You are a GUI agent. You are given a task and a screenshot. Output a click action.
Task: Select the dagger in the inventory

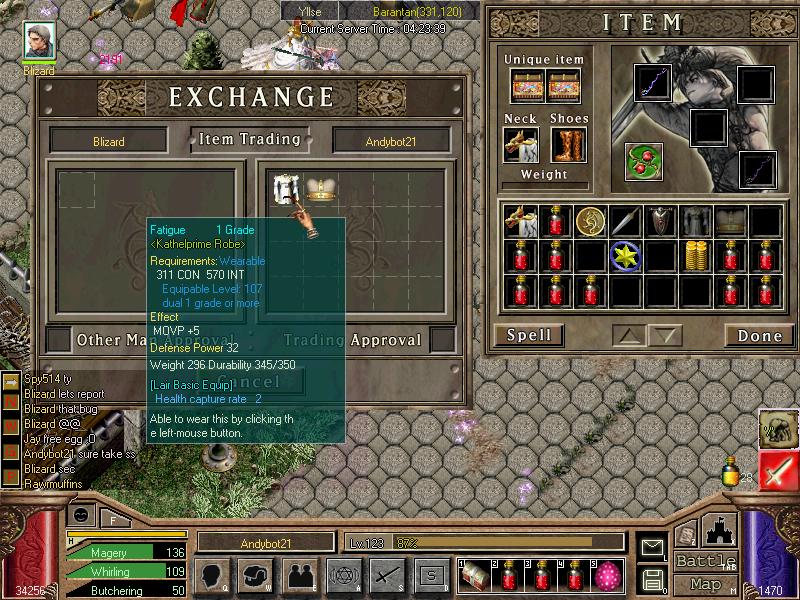(x=625, y=220)
